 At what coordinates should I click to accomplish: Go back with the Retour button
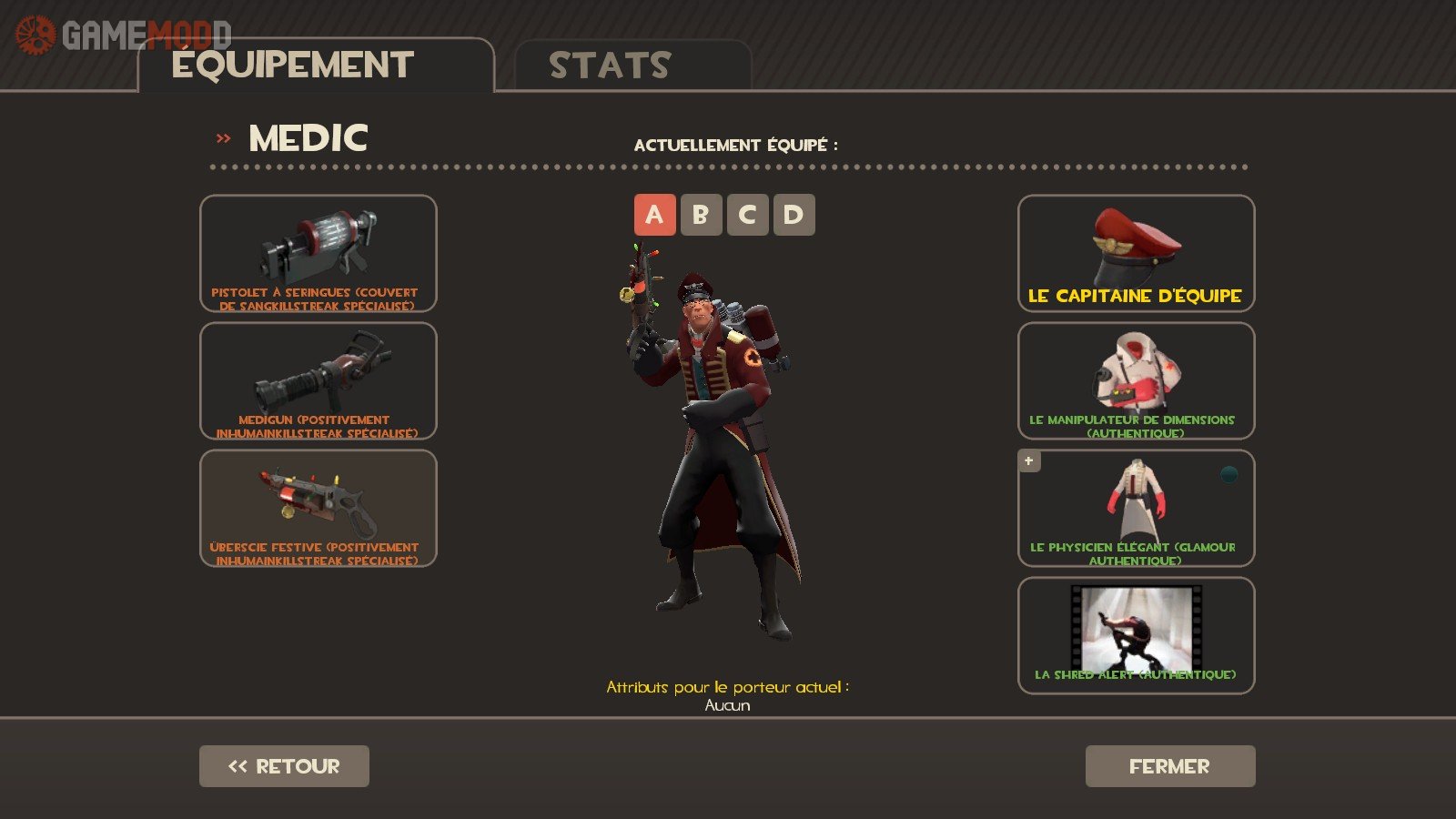[x=284, y=766]
